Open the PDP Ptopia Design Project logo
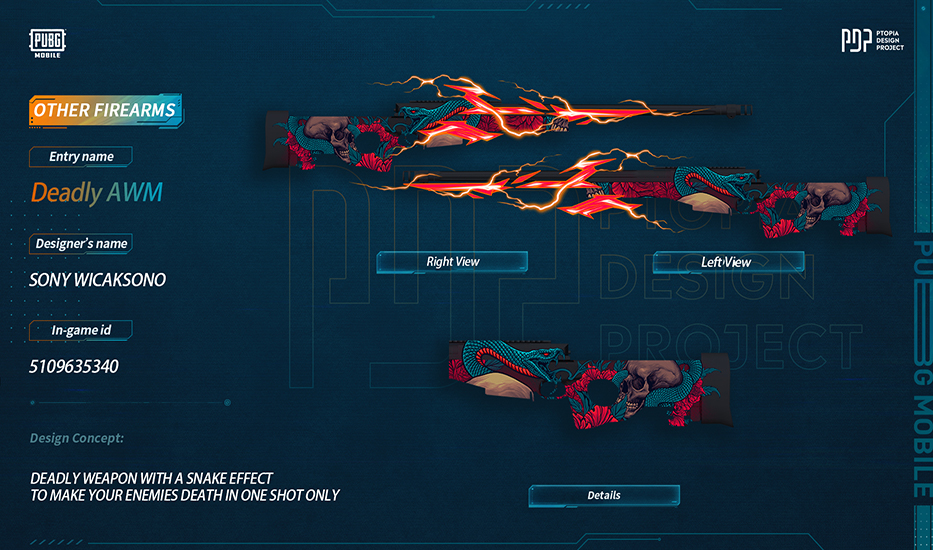This screenshot has width=933, height=550. (x=872, y=41)
